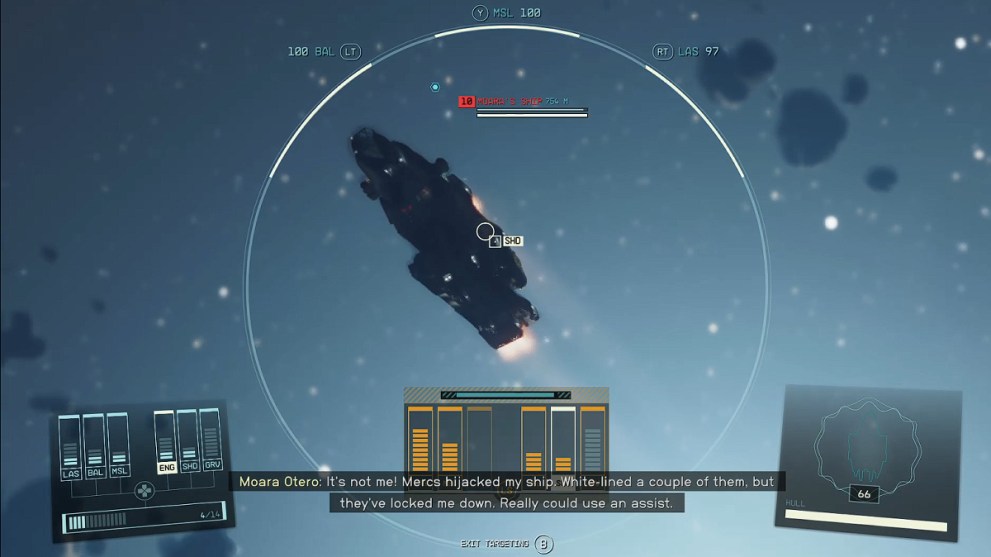Select the SHD shield power column
The height and width of the screenshot is (557, 991).
[x=187, y=441]
